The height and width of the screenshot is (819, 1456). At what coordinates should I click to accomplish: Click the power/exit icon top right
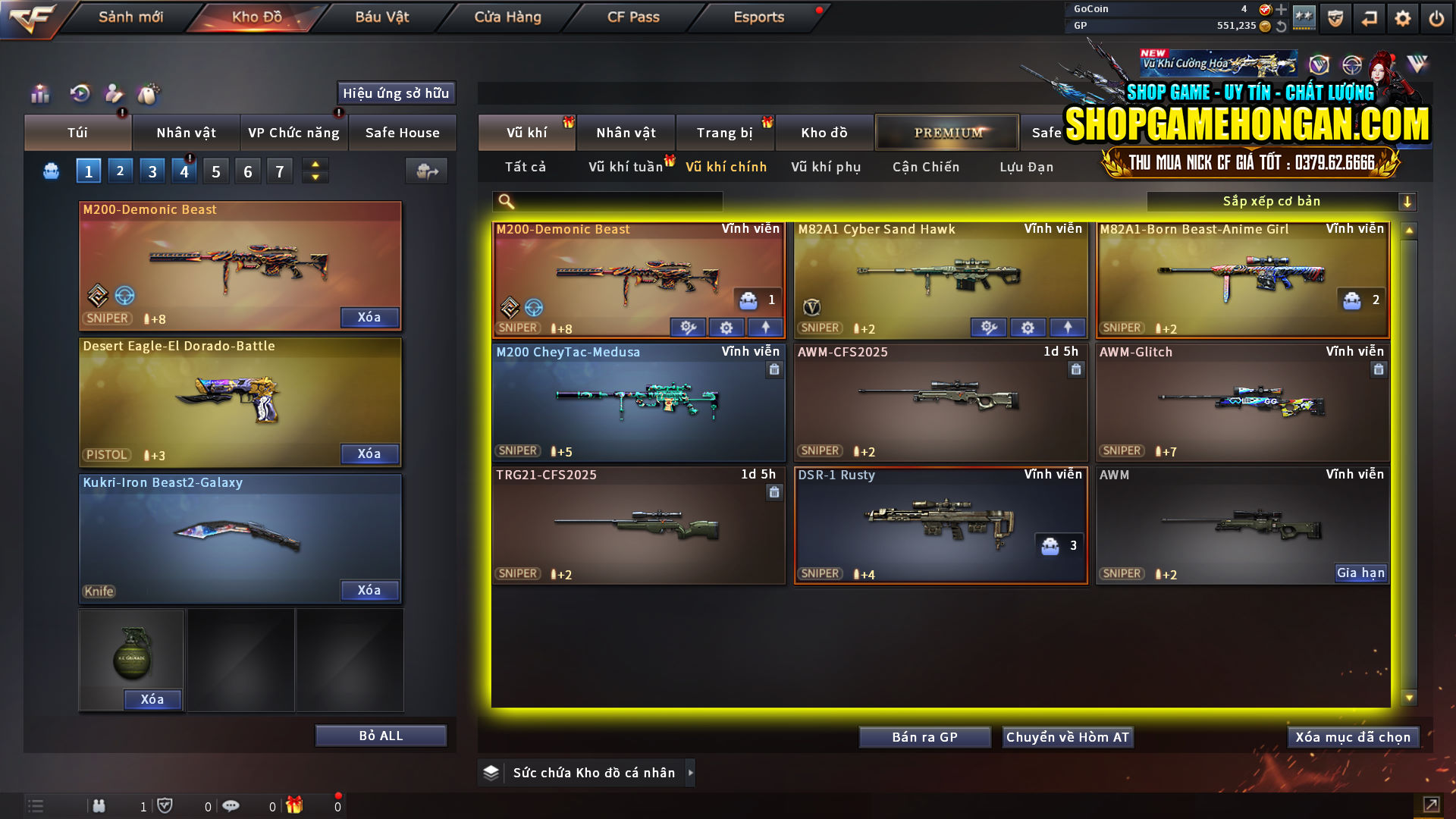[x=1436, y=17]
